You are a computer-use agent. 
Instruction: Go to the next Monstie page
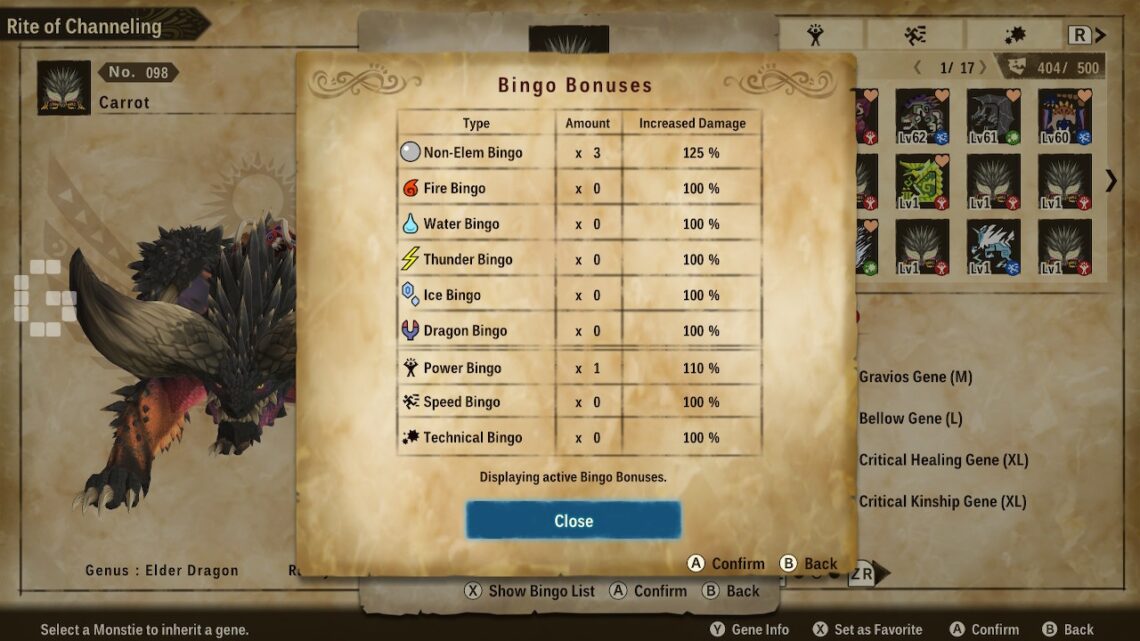point(983,68)
